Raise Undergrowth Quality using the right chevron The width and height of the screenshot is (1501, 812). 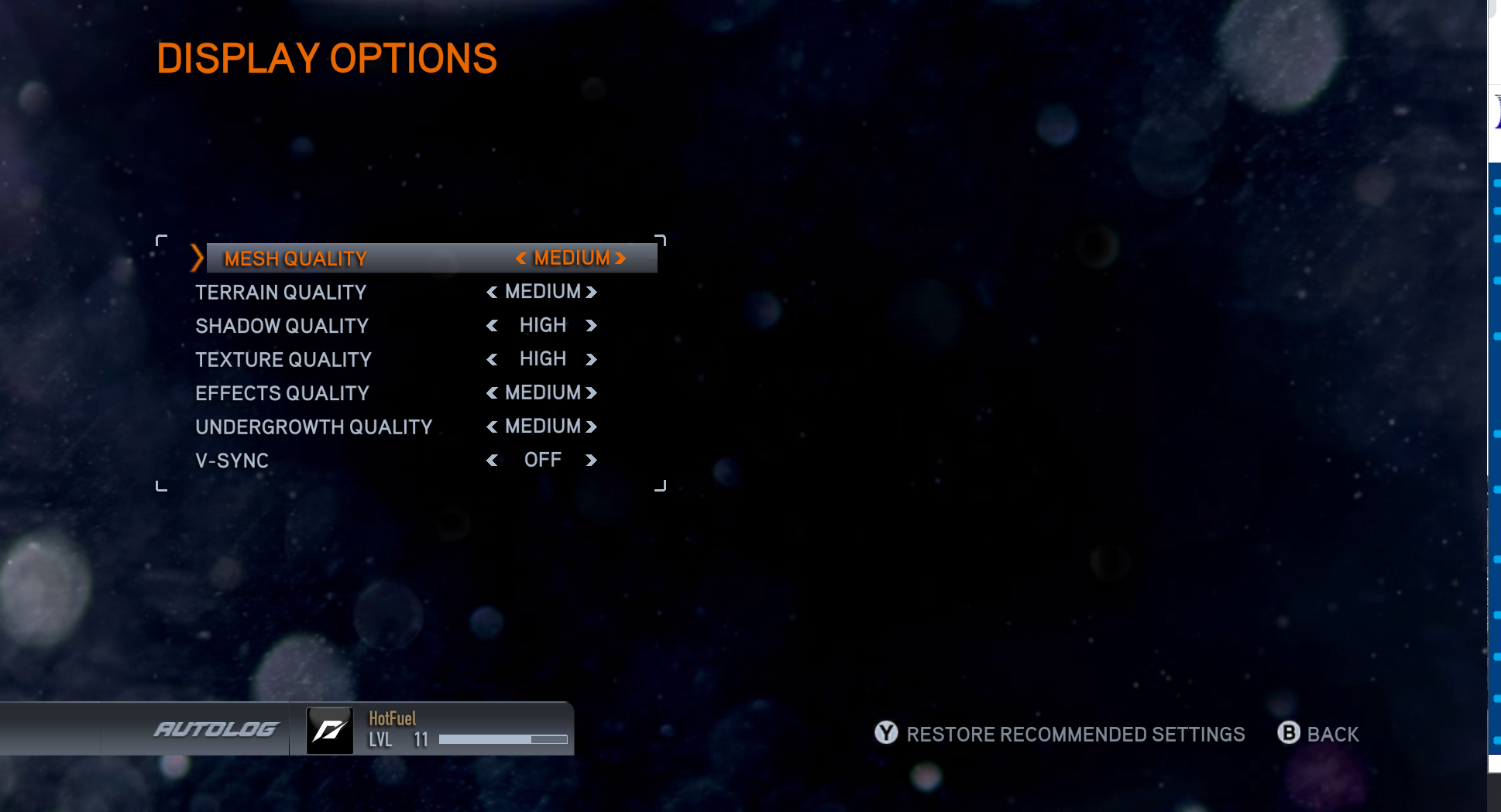(593, 427)
